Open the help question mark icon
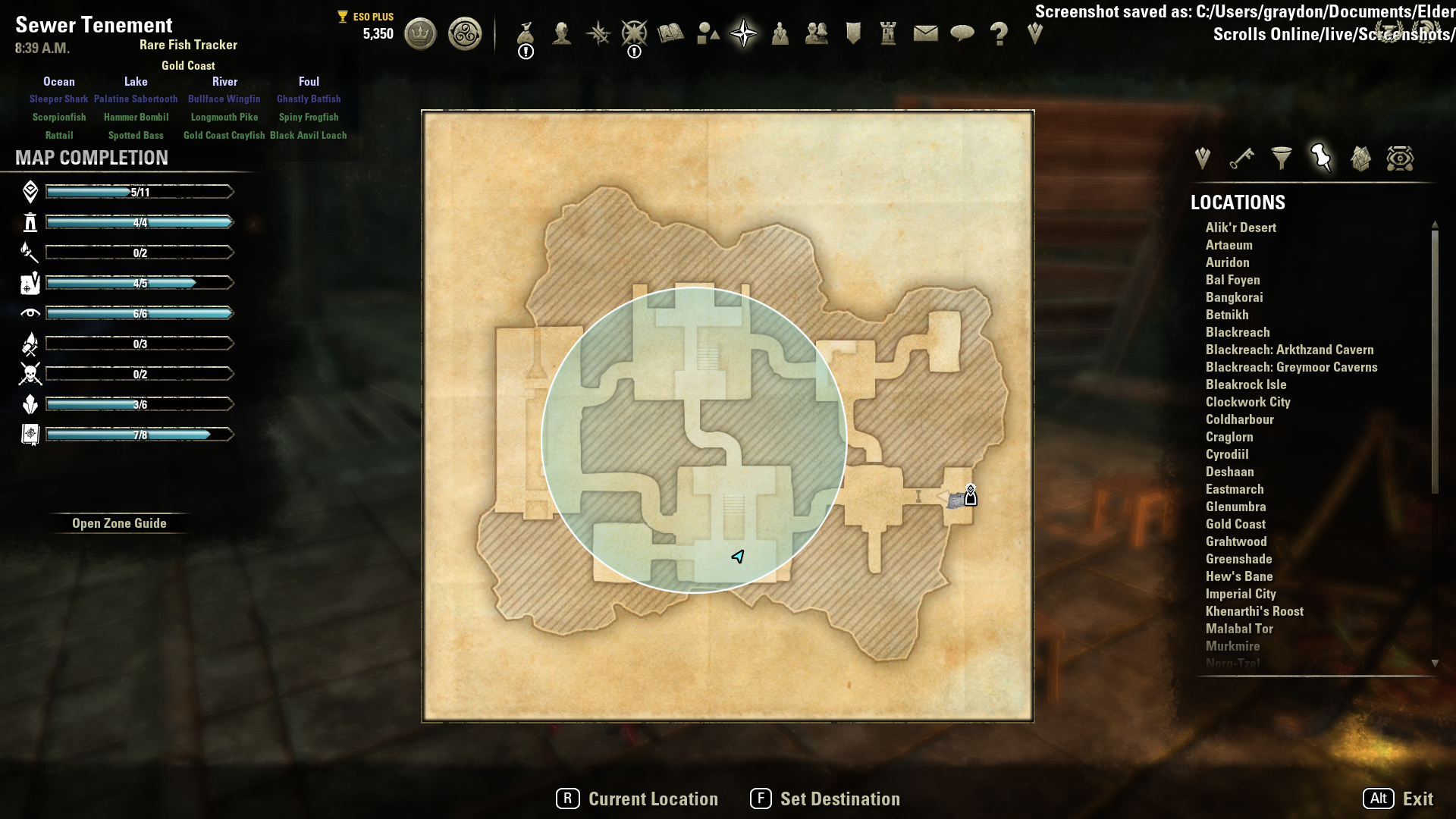This screenshot has height=819, width=1456. click(999, 34)
